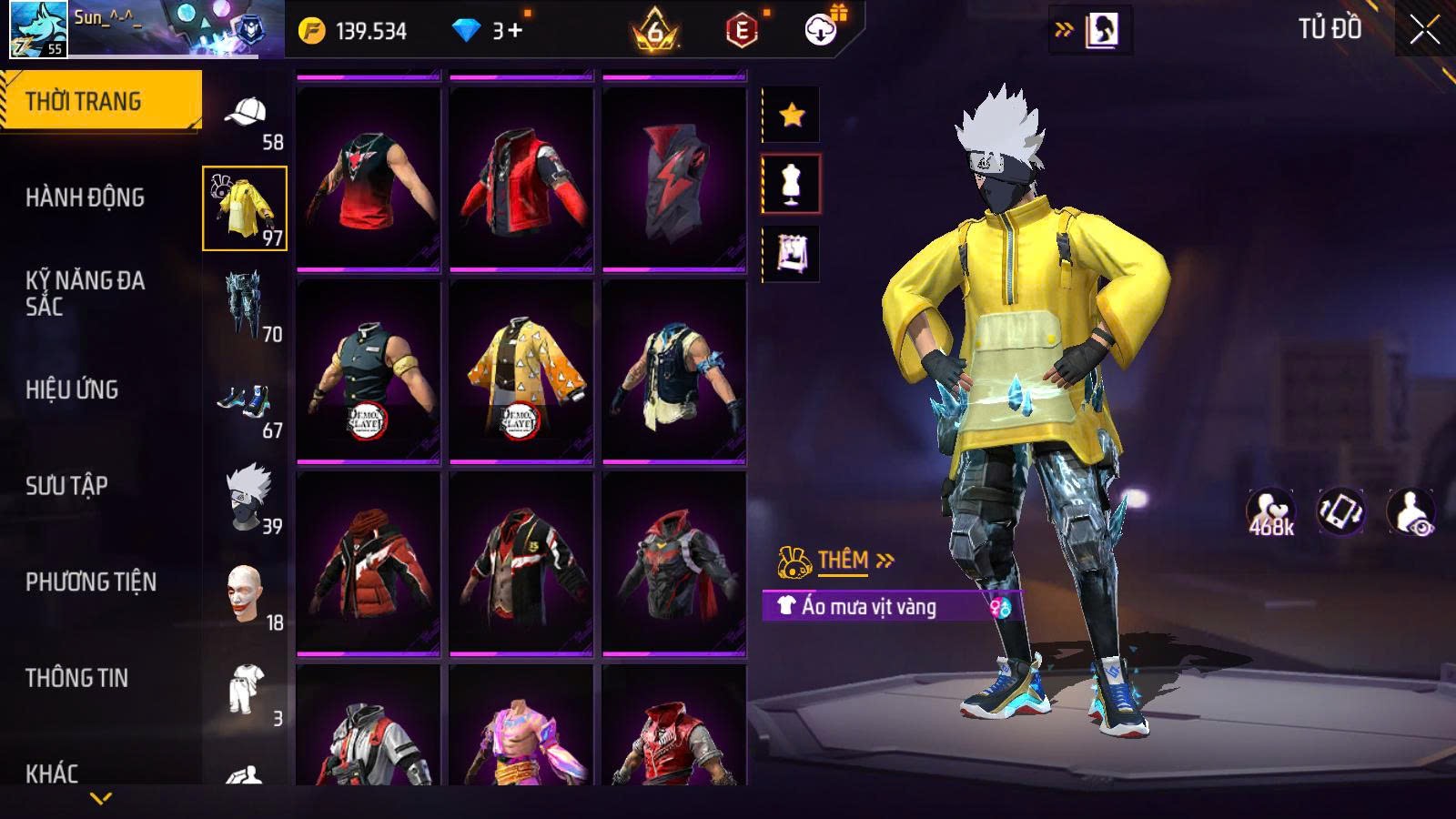This screenshot has height=819, width=1456.
Task: Pick the red puffer jacket top
Action: [x=369, y=564]
